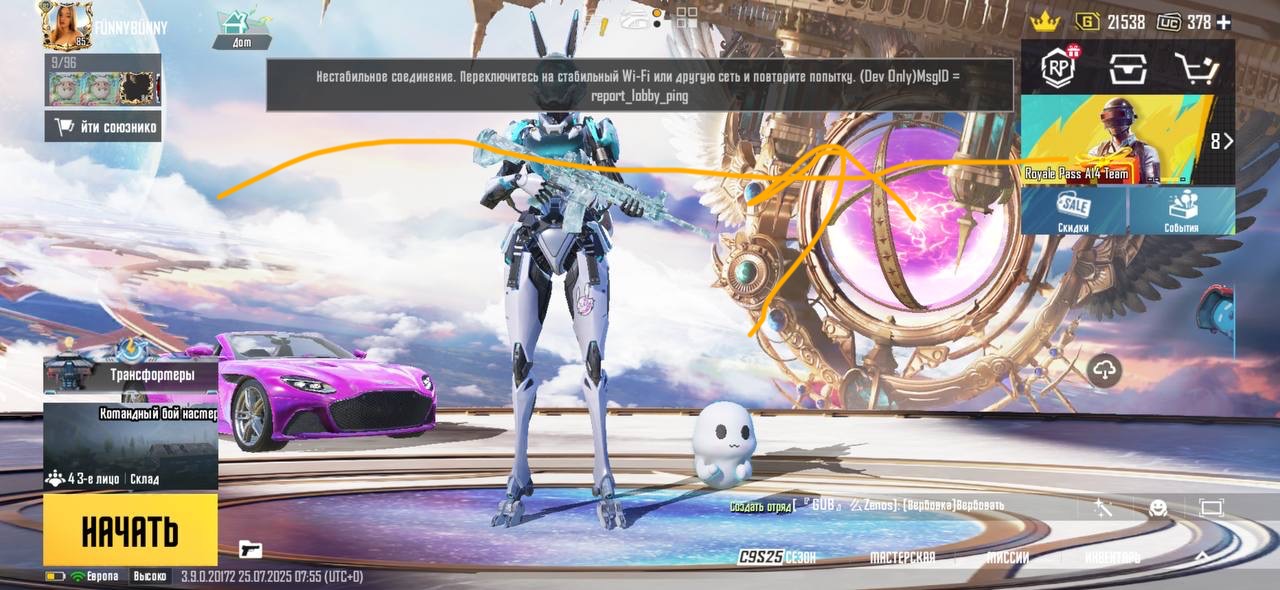Switch to the C9S25 Сезон tab
This screenshot has height=590, width=1280.
pos(778,557)
